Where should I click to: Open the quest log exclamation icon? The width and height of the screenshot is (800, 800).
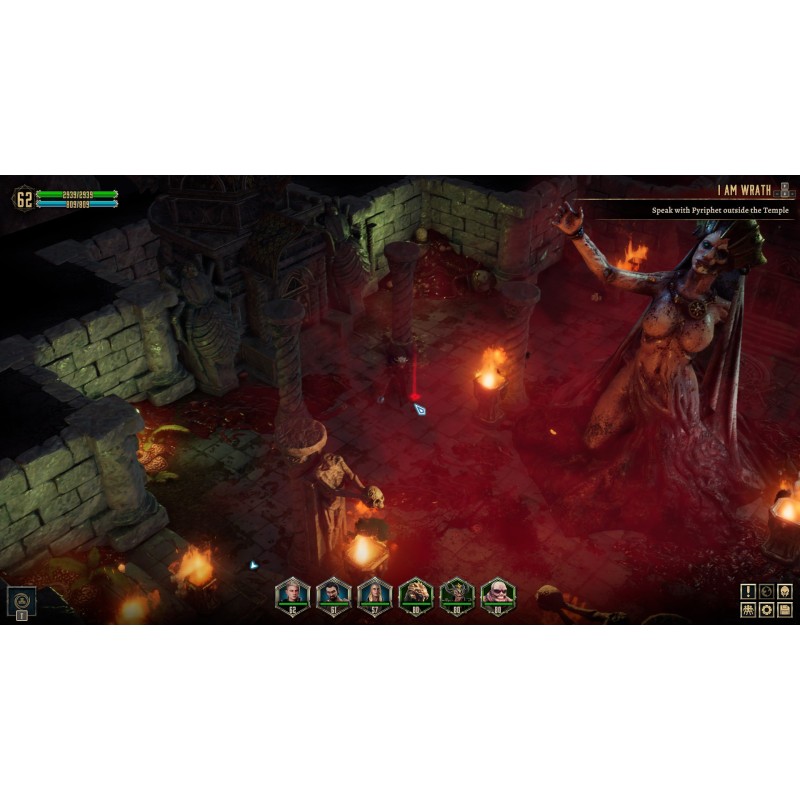coord(748,591)
